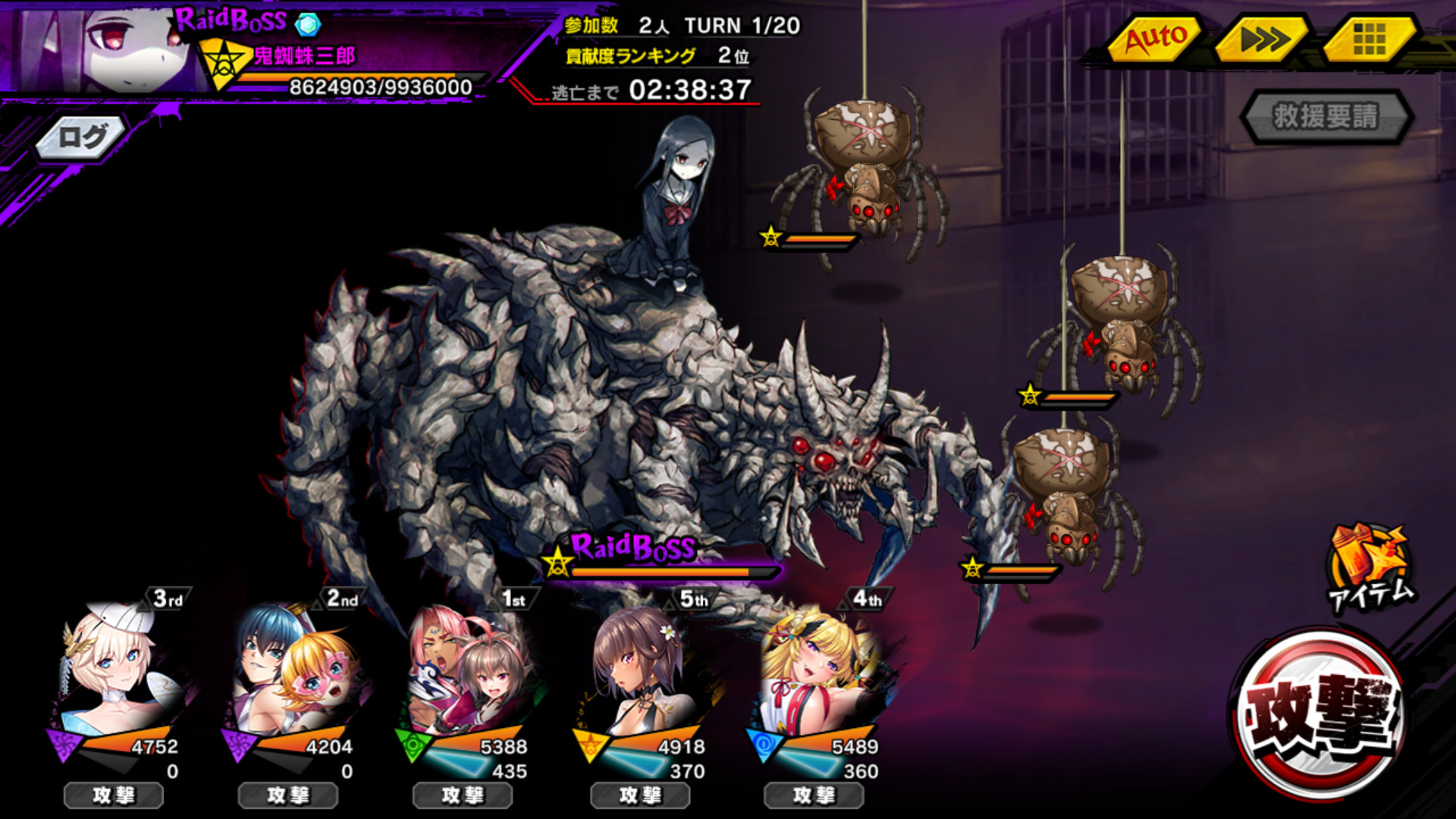
Task: Request rescue with the 救援要請 button
Action: [1326, 117]
